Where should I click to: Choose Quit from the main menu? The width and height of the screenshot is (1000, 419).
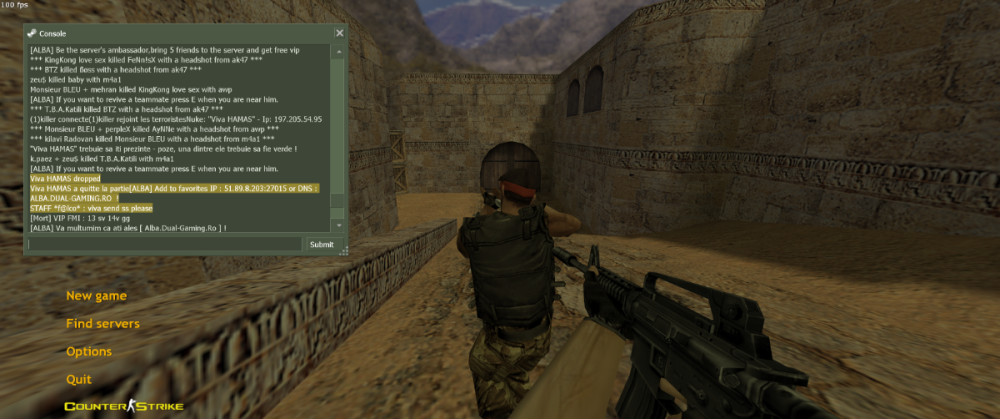pyautogui.click(x=79, y=380)
